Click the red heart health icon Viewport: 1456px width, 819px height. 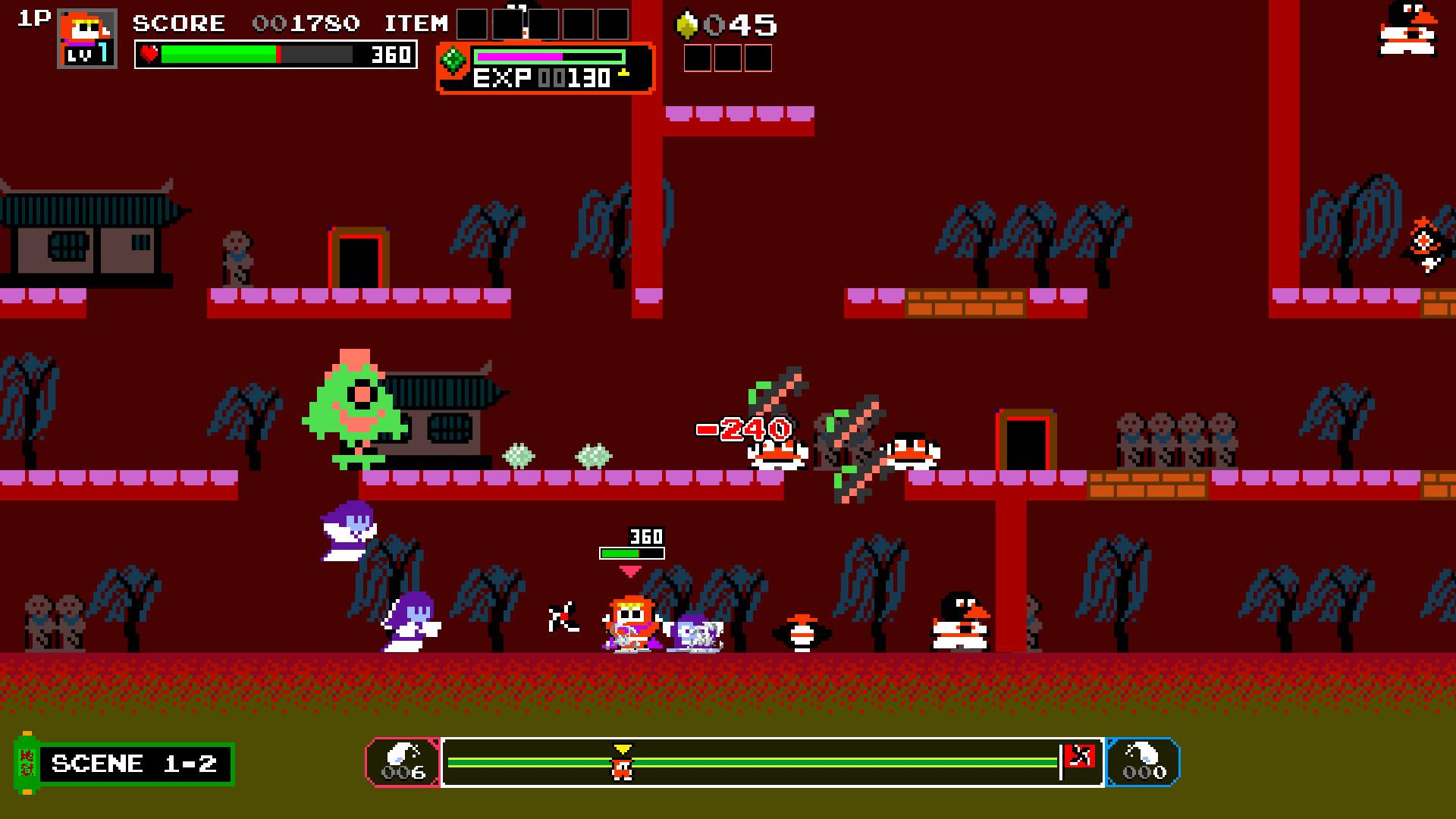(x=149, y=54)
